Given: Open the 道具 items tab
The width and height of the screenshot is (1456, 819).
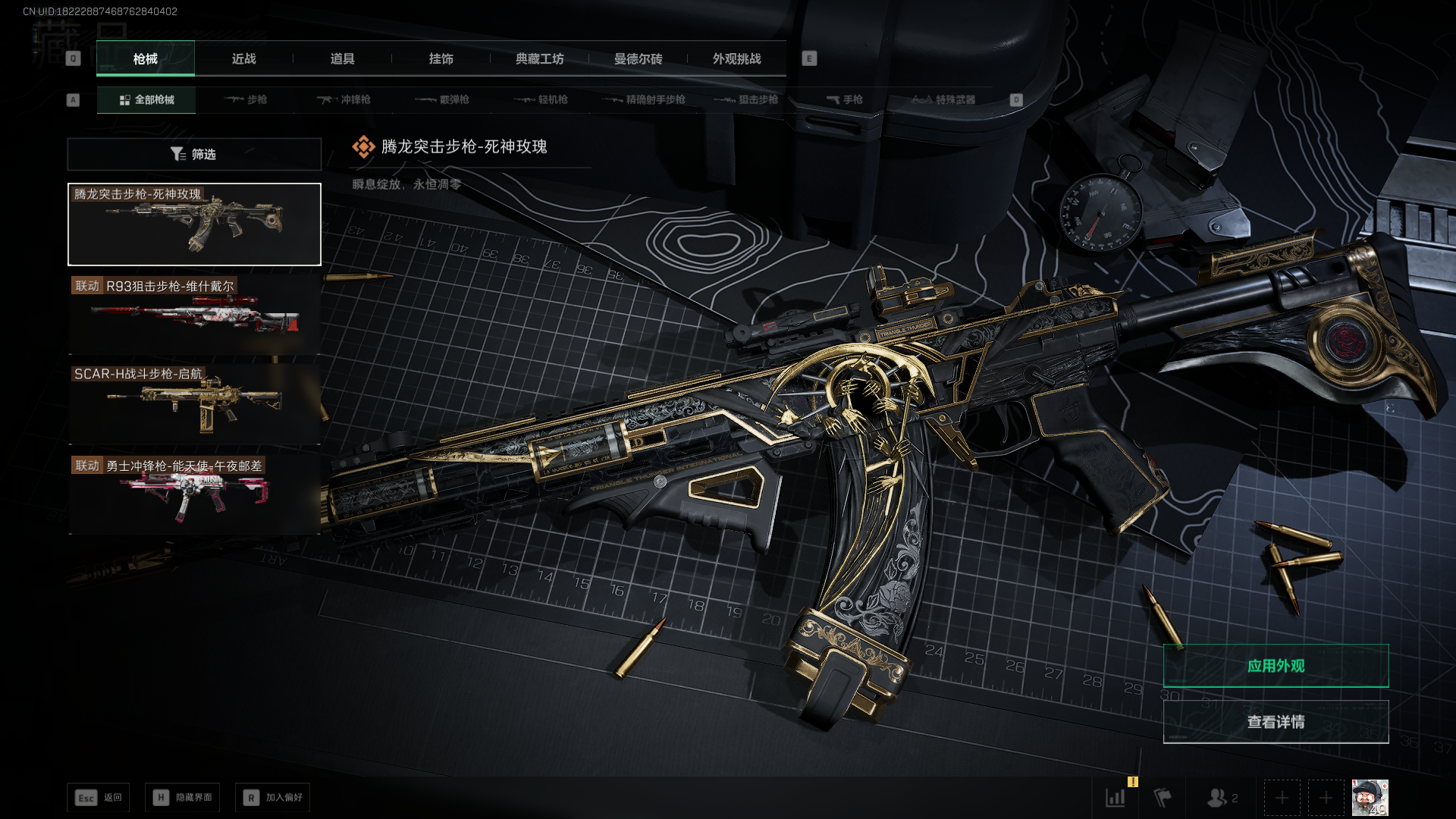Looking at the screenshot, I should point(342,59).
